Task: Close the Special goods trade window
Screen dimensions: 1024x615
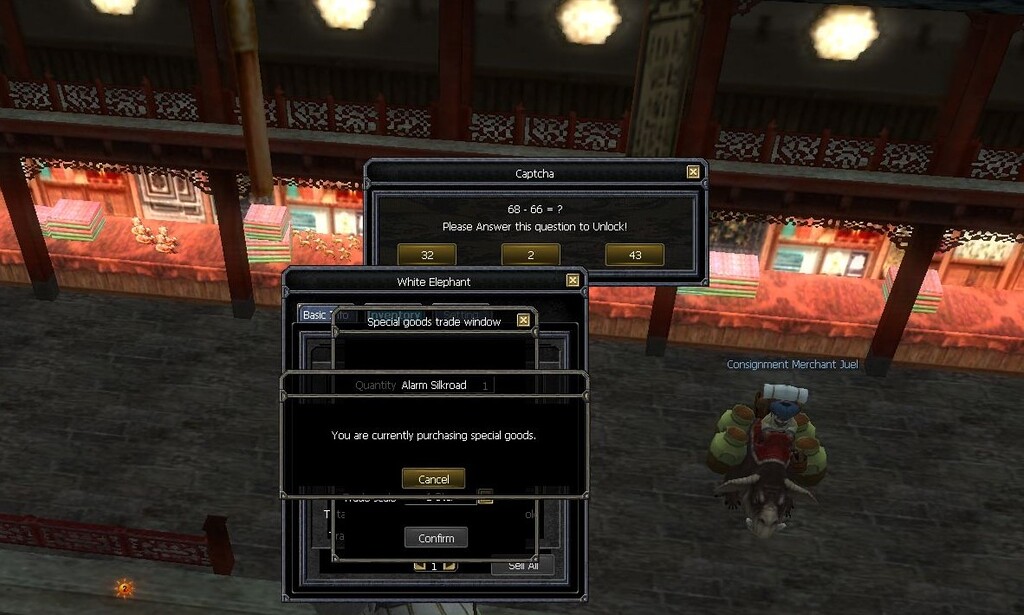Action: [x=523, y=321]
